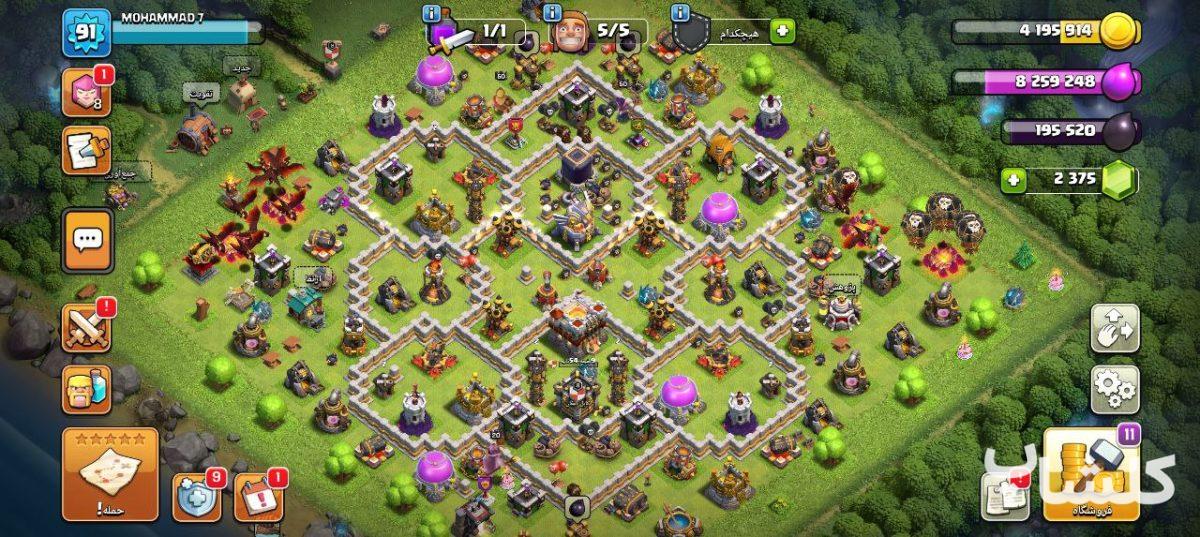Open the Settings gear button
Viewport: 1200px width, 537px height.
(x=1114, y=388)
